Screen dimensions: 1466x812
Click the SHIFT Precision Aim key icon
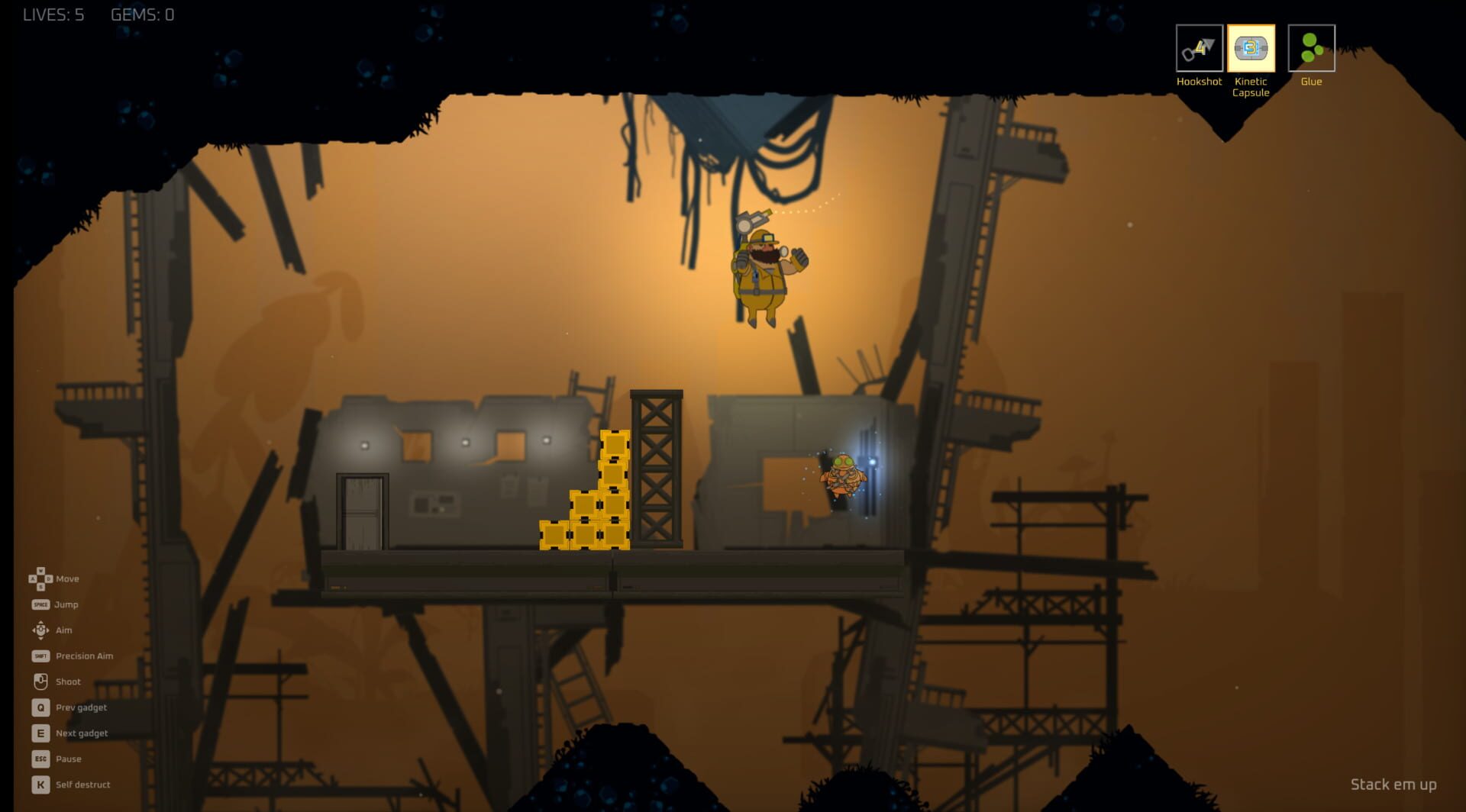pos(39,656)
